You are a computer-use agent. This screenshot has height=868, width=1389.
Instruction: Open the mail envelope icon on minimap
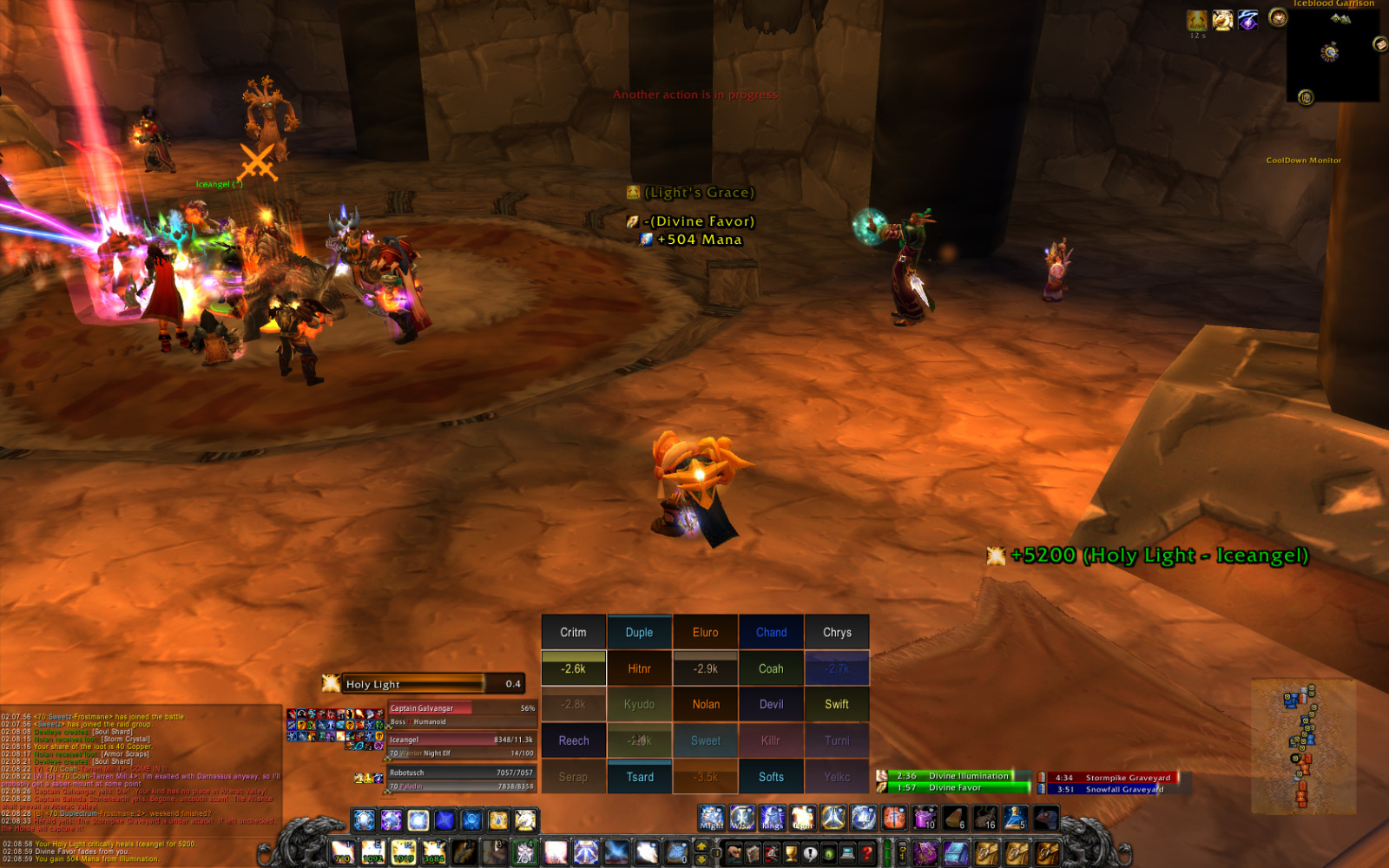[1379, 43]
